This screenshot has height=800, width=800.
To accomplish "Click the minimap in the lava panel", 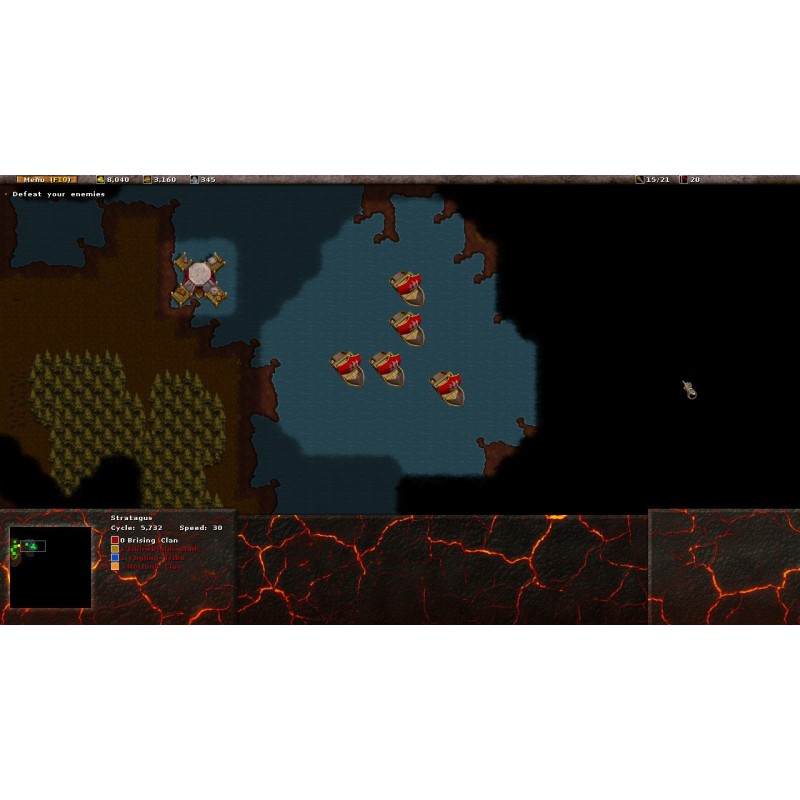I will coord(50,567).
